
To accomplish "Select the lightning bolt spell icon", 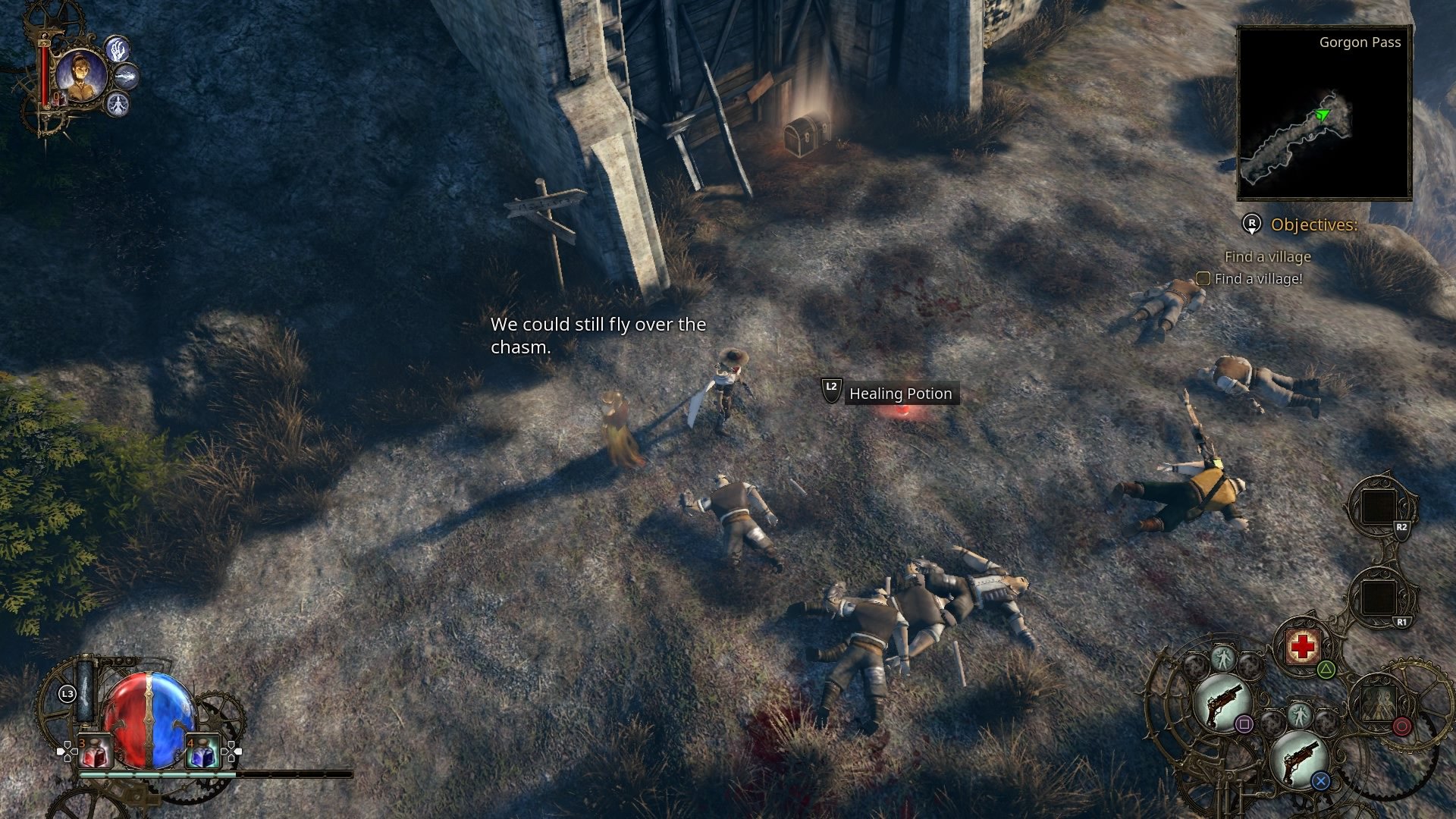I will pos(127,77).
